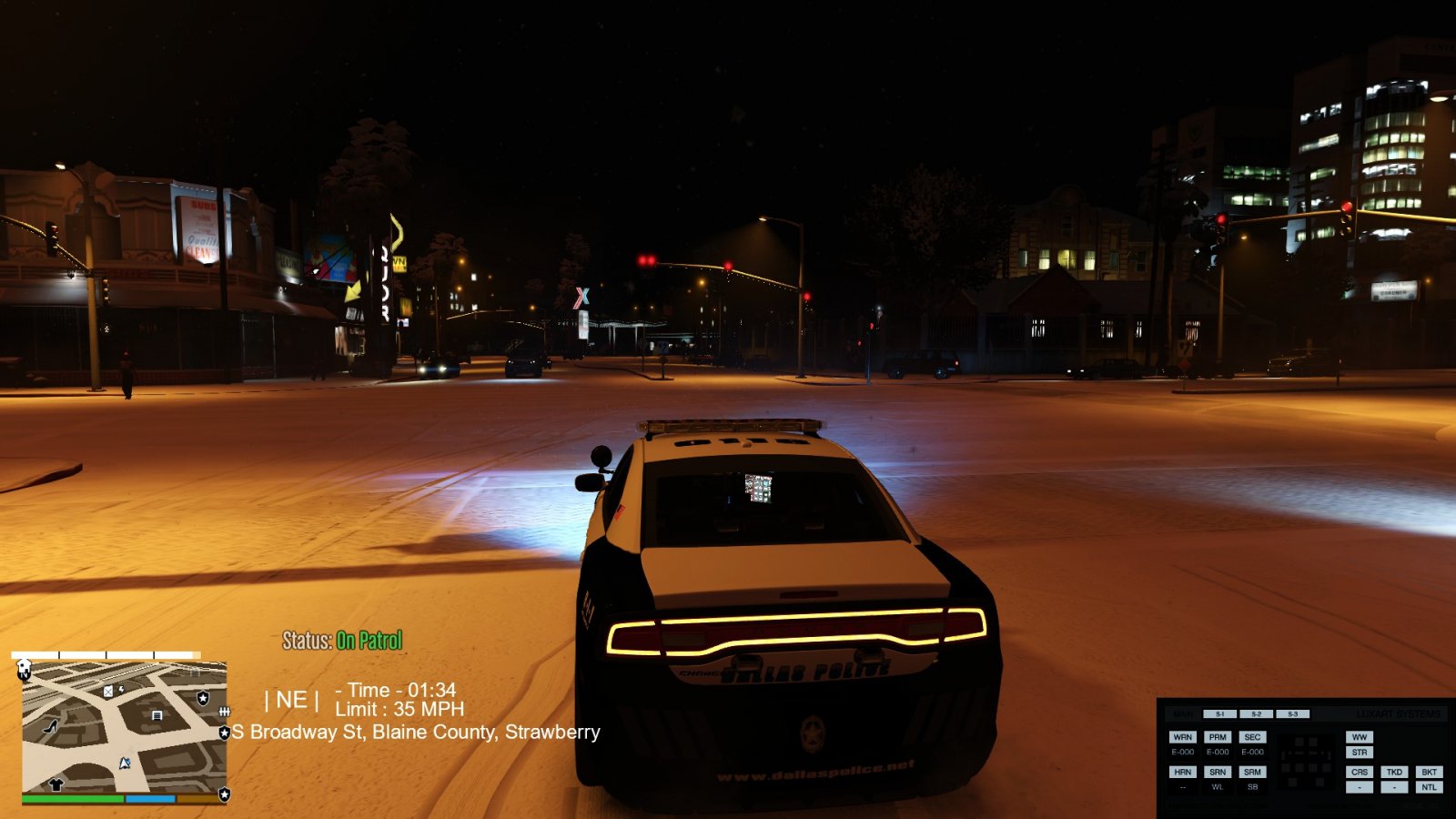Toggle the WW wig-wag button
The image size is (1456, 819).
[x=1360, y=737]
